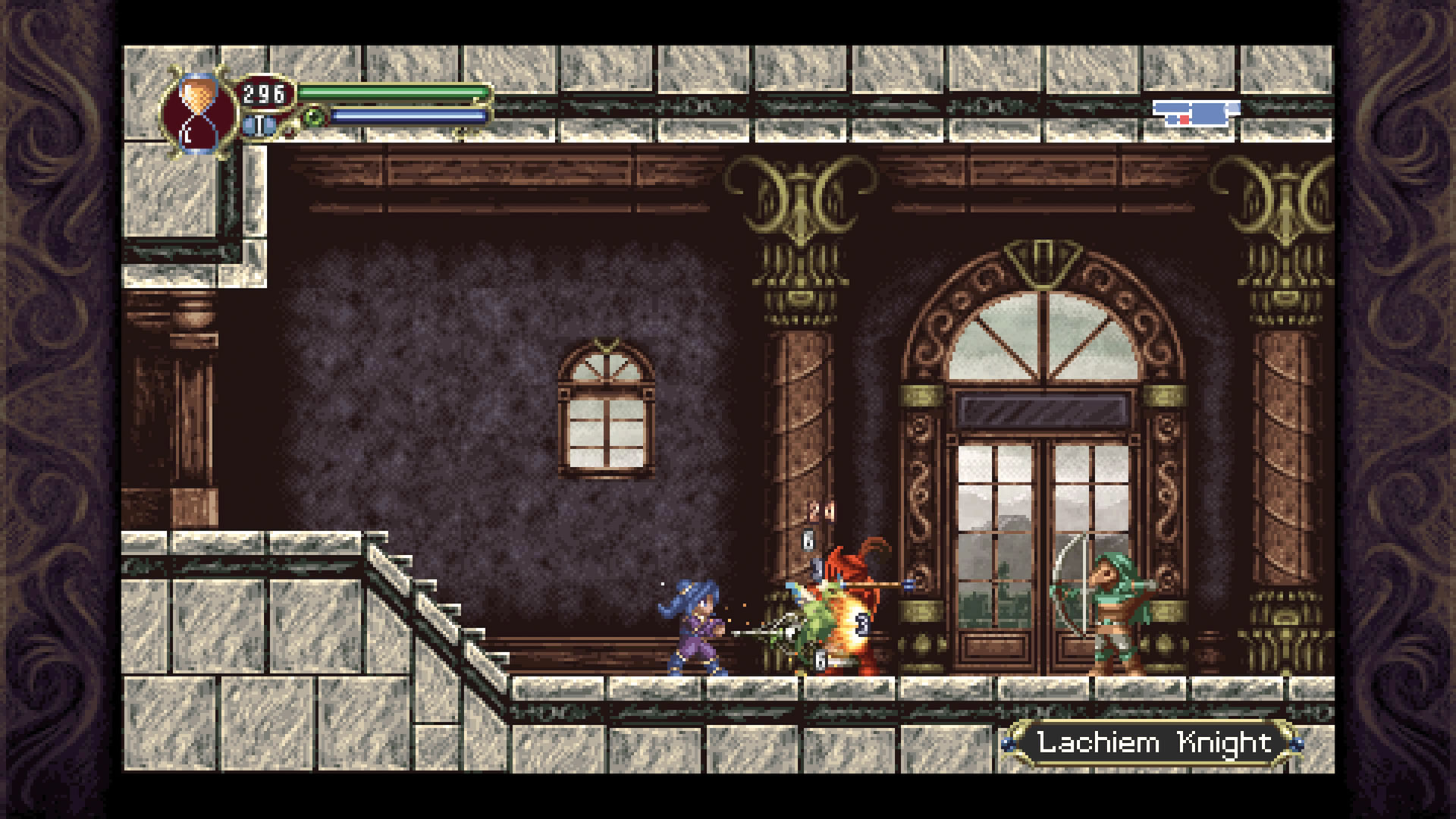
Task: Click the orange hourglass sand graphic
Action: point(199,95)
